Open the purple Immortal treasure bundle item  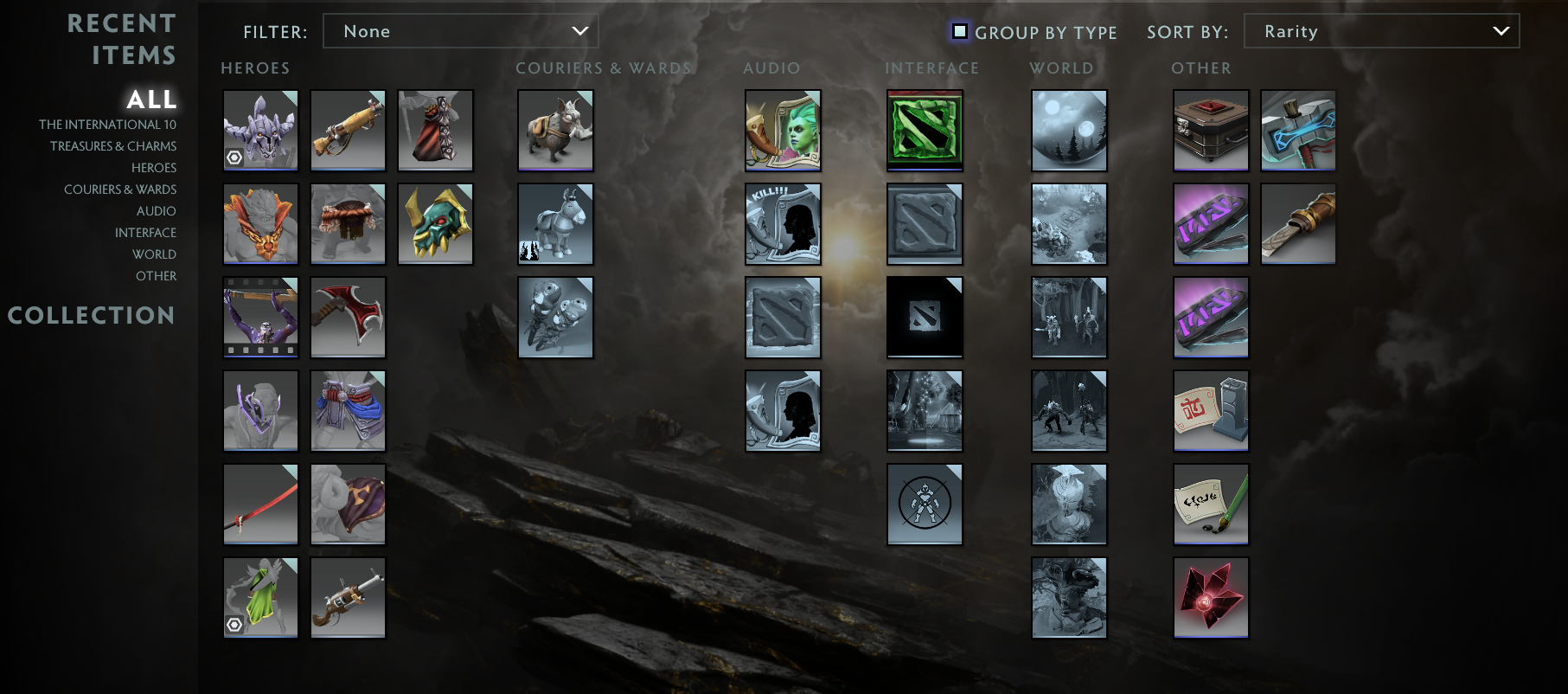click(1210, 223)
